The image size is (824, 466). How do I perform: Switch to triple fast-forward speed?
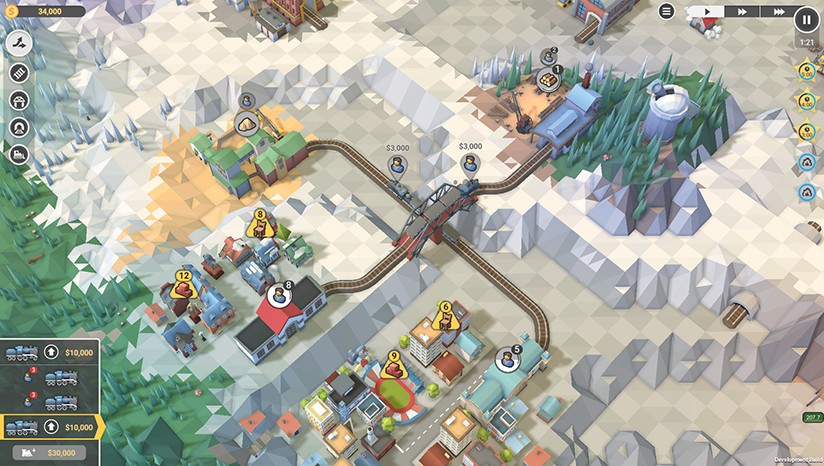pyautogui.click(x=775, y=11)
